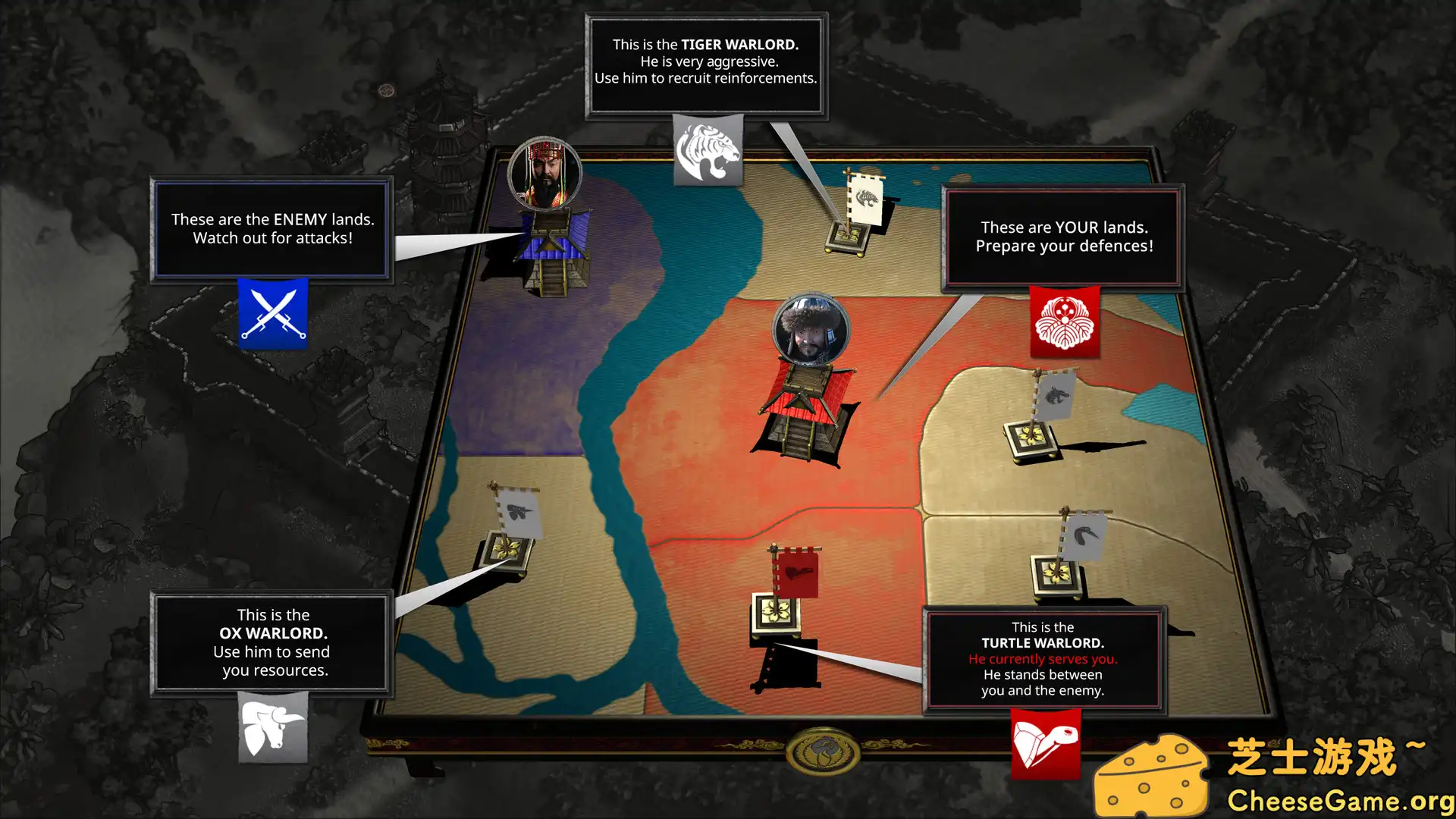
Task: Click your lord's portrait above the red castle
Action: click(811, 331)
